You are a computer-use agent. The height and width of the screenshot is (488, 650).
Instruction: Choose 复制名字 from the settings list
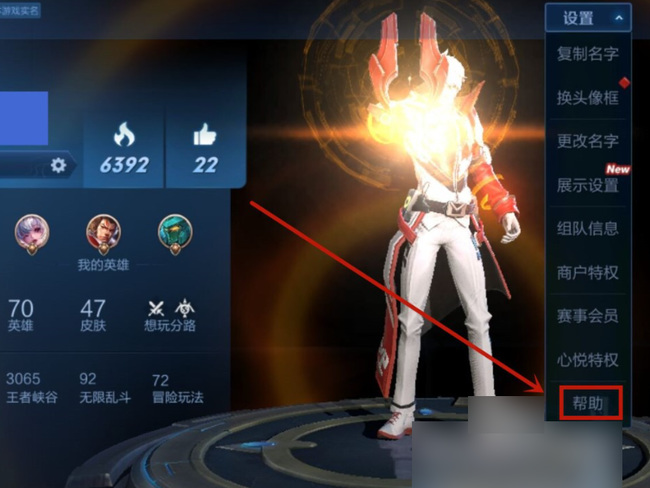[588, 55]
